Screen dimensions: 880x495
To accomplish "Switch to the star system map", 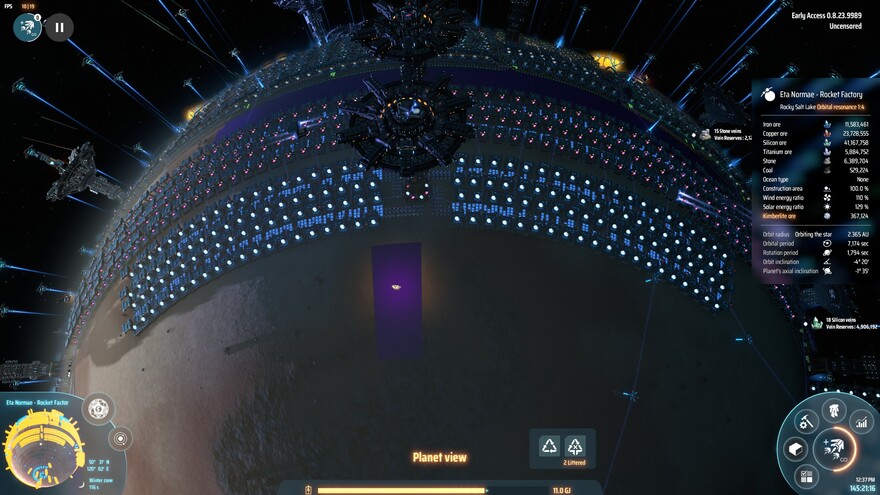I will pyautogui.click(x=120, y=438).
